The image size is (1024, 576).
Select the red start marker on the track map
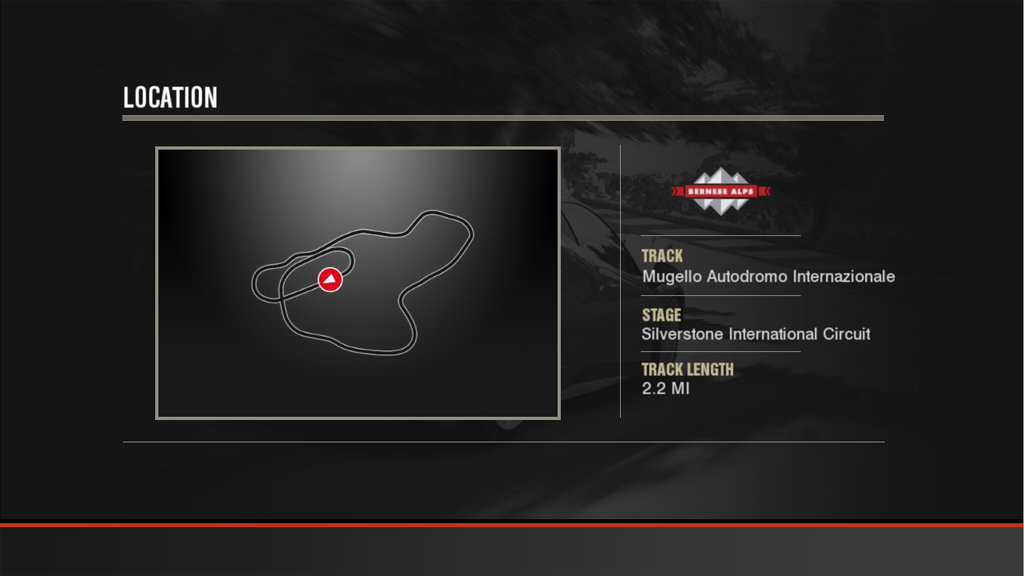click(x=330, y=280)
